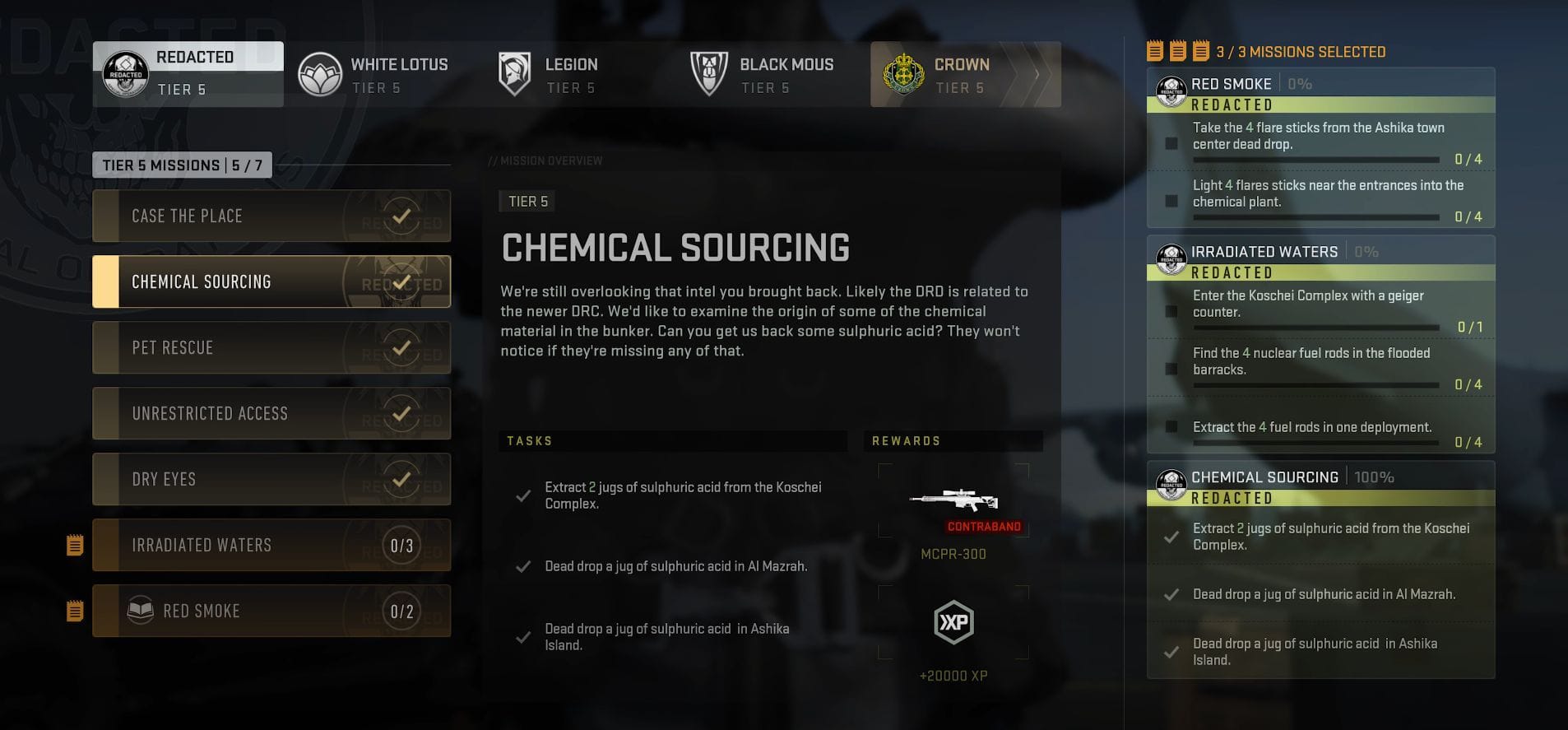Image resolution: width=1568 pixels, height=730 pixels.
Task: Toggle the checkmark on Case The Place
Action: click(x=402, y=215)
